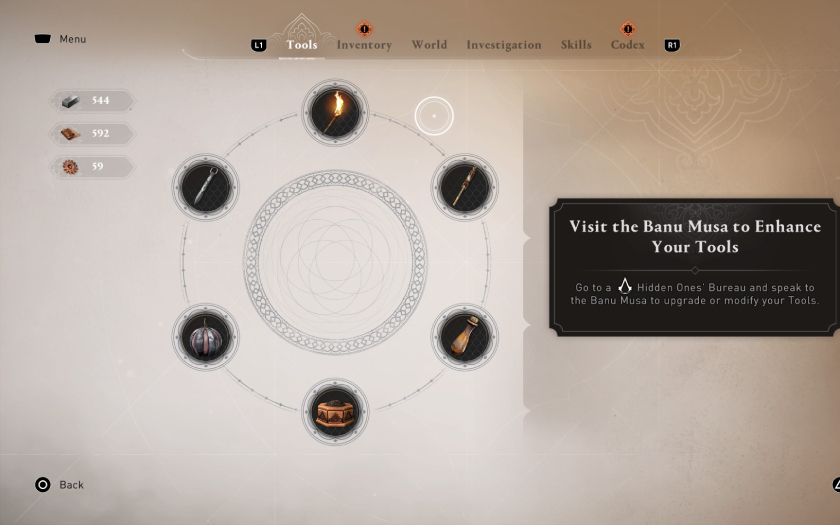This screenshot has height=525, width=840.
Task: Select the torch tool slot
Action: tap(335, 112)
